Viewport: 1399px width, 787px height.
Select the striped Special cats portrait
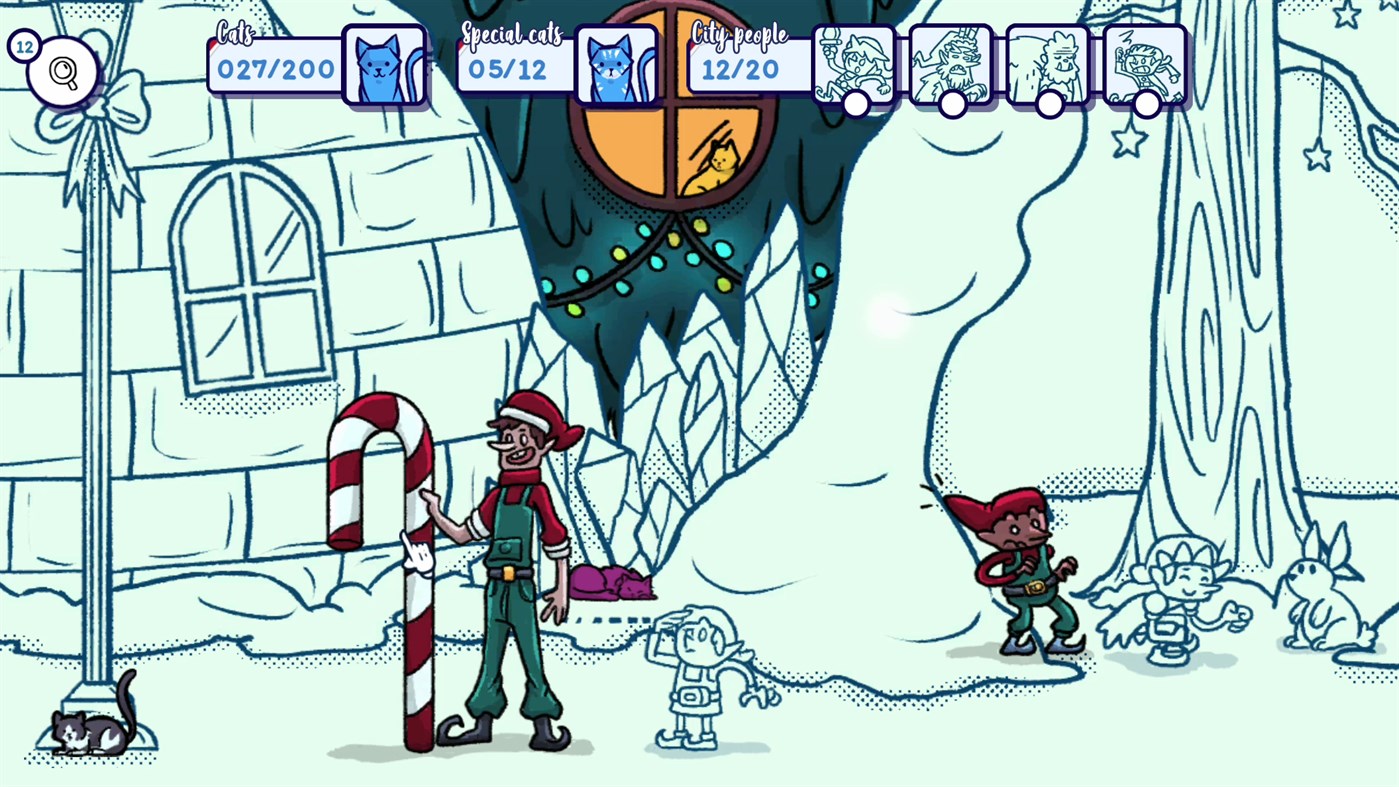(618, 63)
